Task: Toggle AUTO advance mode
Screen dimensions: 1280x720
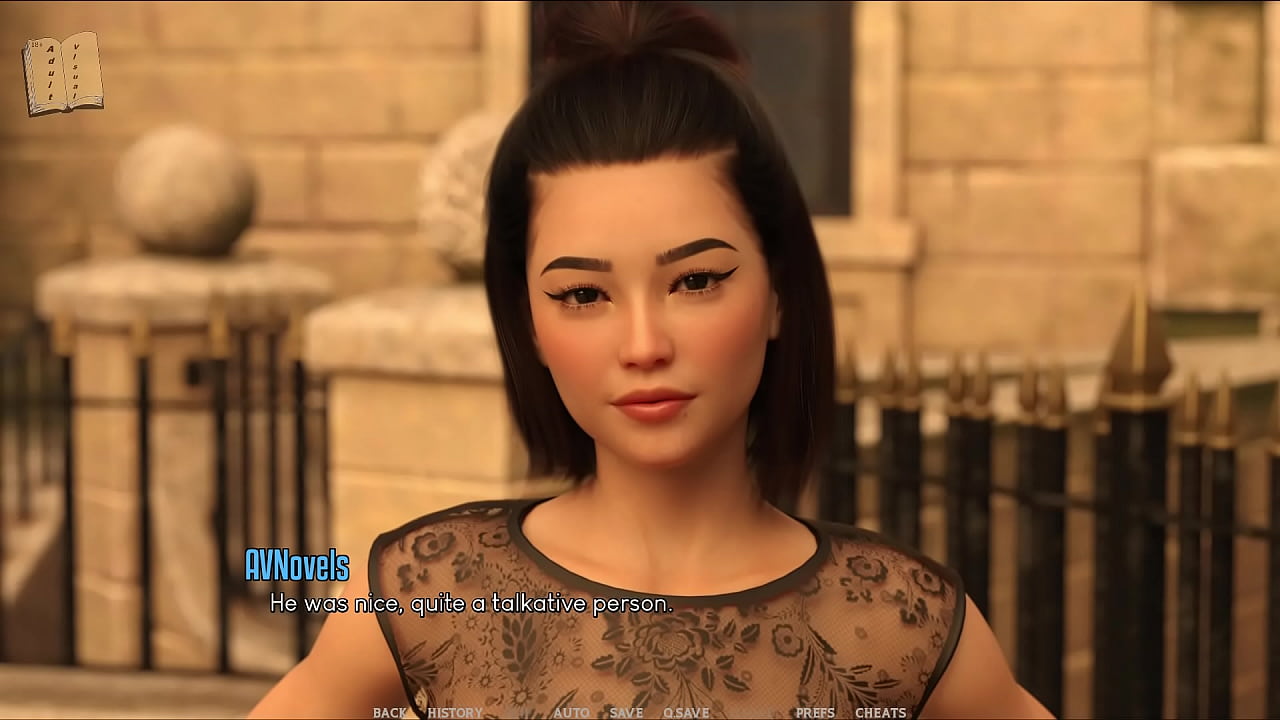Action: pos(571,713)
